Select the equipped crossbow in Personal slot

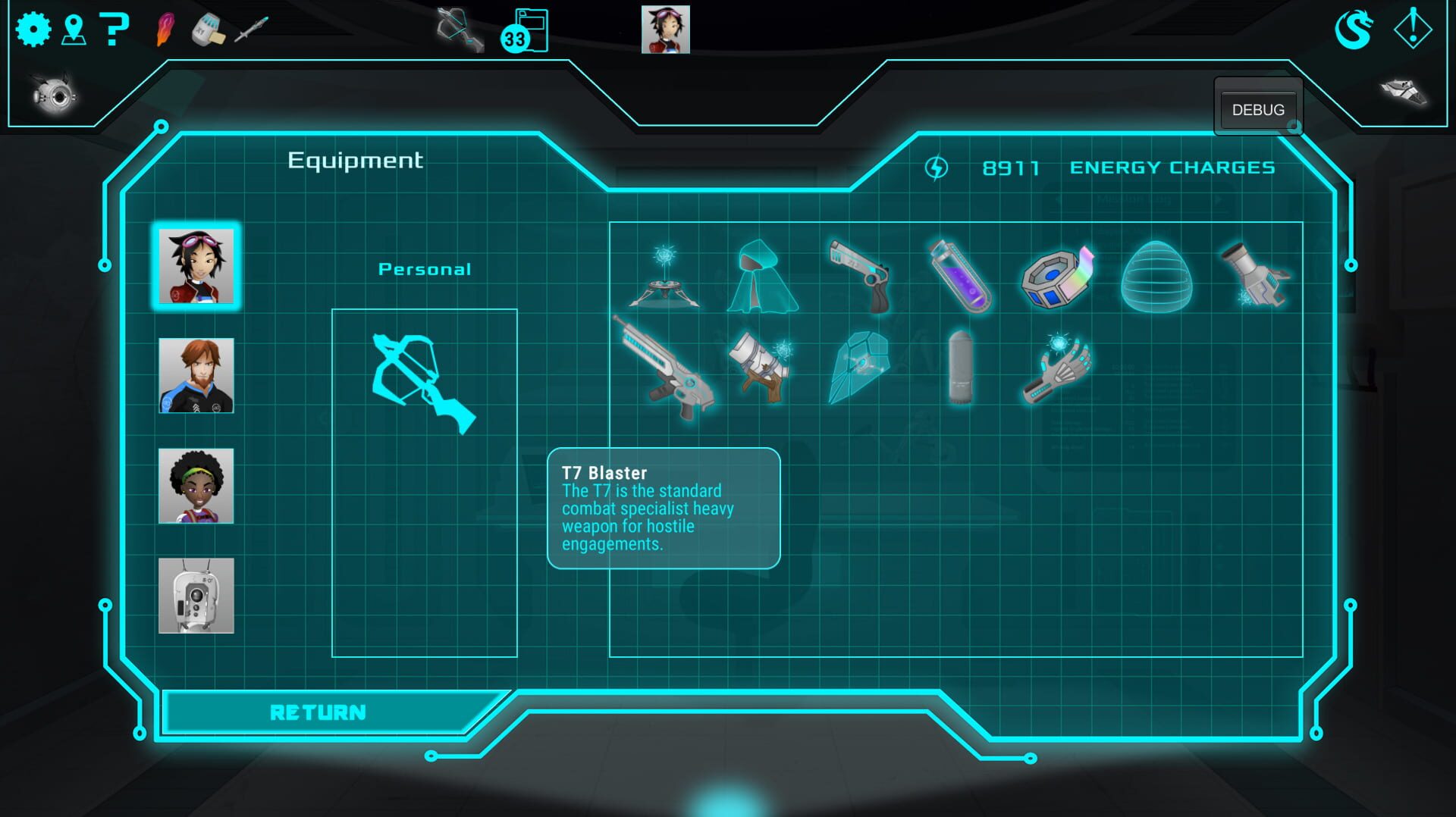click(x=423, y=383)
